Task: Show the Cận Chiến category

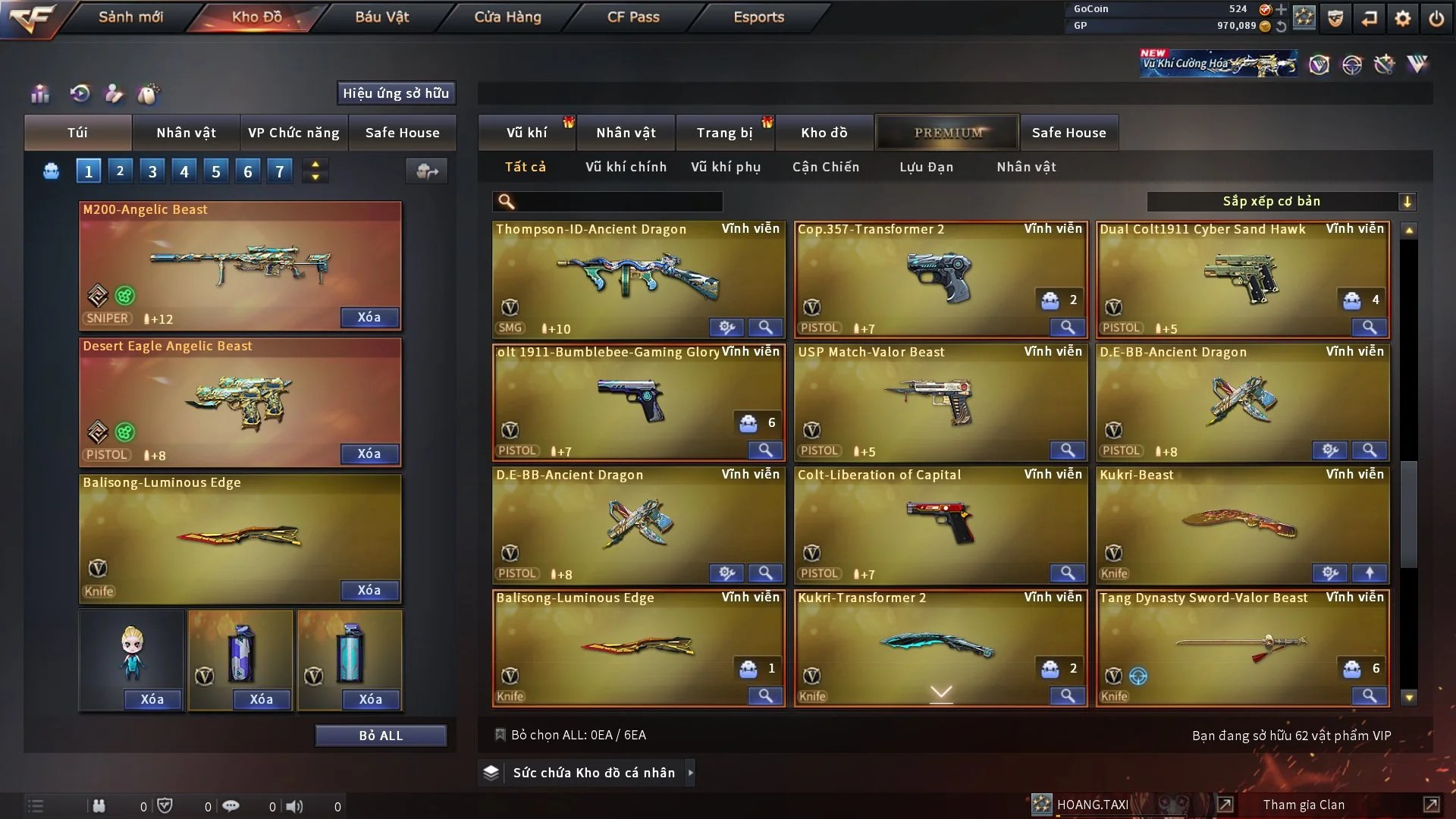Action: coord(826,167)
